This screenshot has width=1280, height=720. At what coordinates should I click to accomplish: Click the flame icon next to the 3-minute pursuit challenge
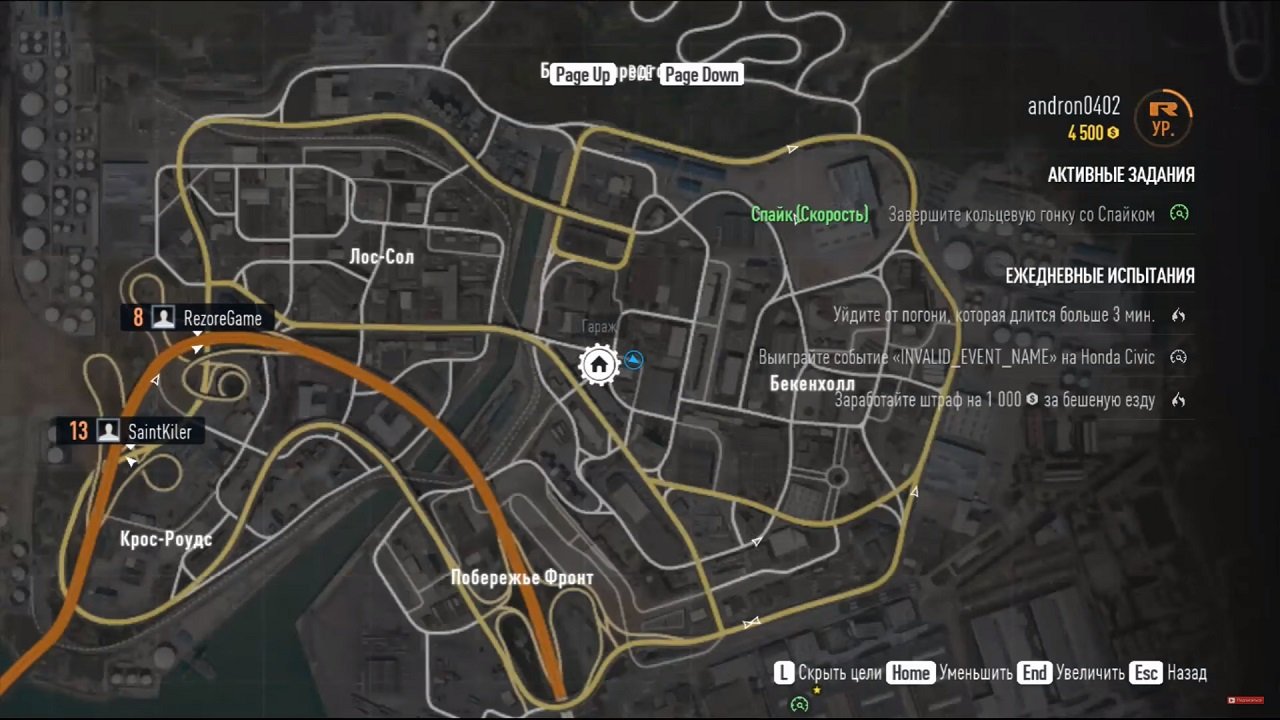click(x=1178, y=315)
